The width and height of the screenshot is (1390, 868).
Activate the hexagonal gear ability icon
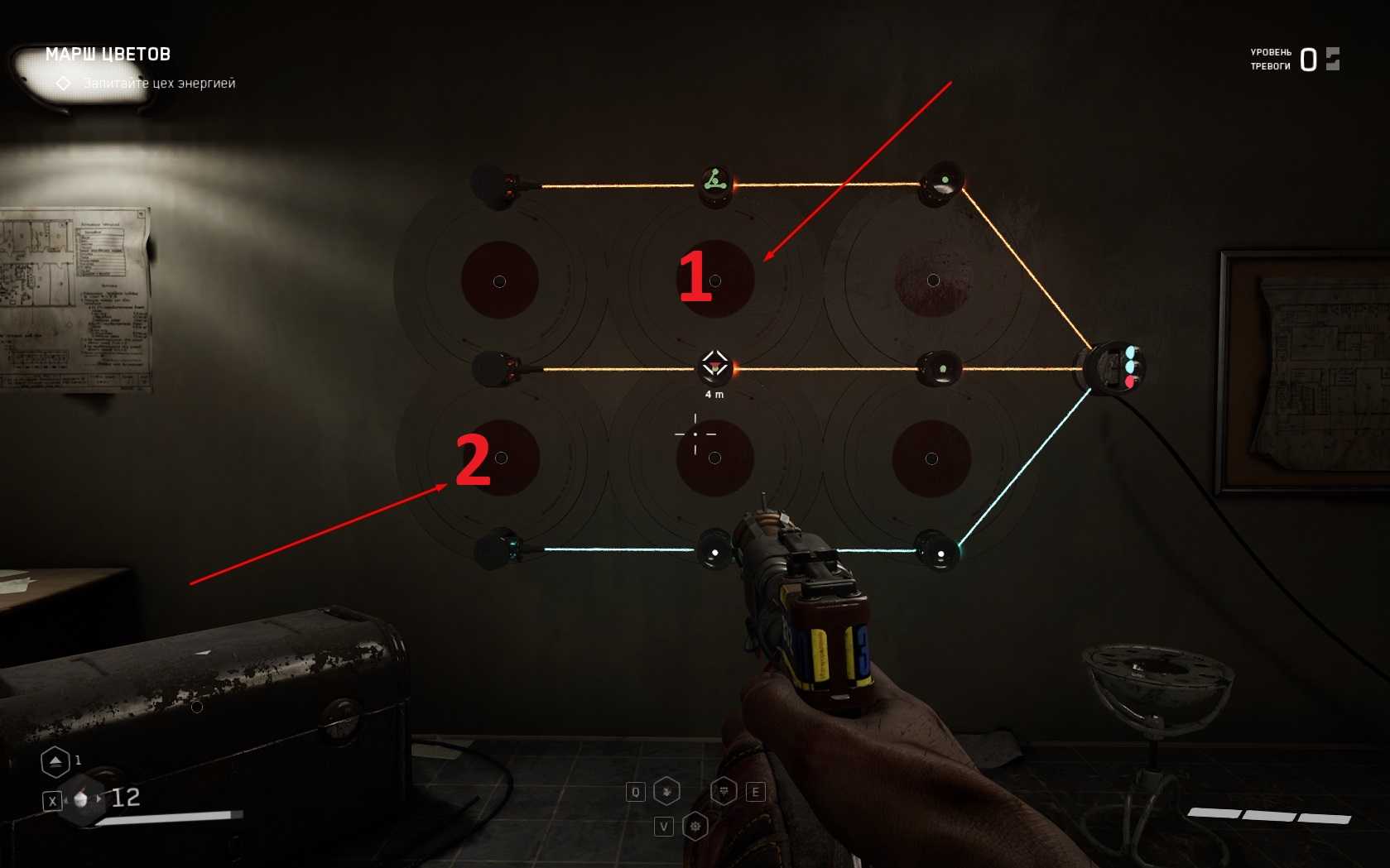695,826
